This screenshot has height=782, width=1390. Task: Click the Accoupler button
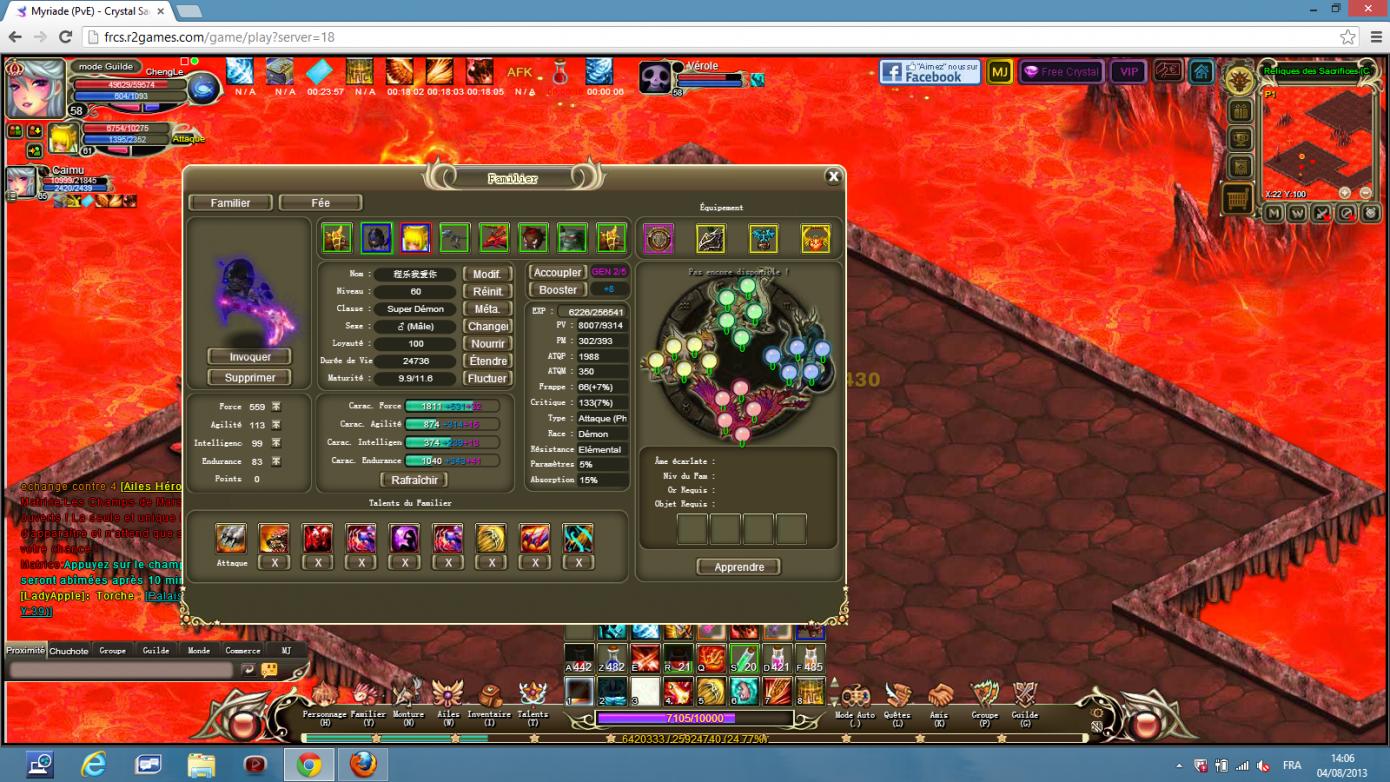(557, 272)
